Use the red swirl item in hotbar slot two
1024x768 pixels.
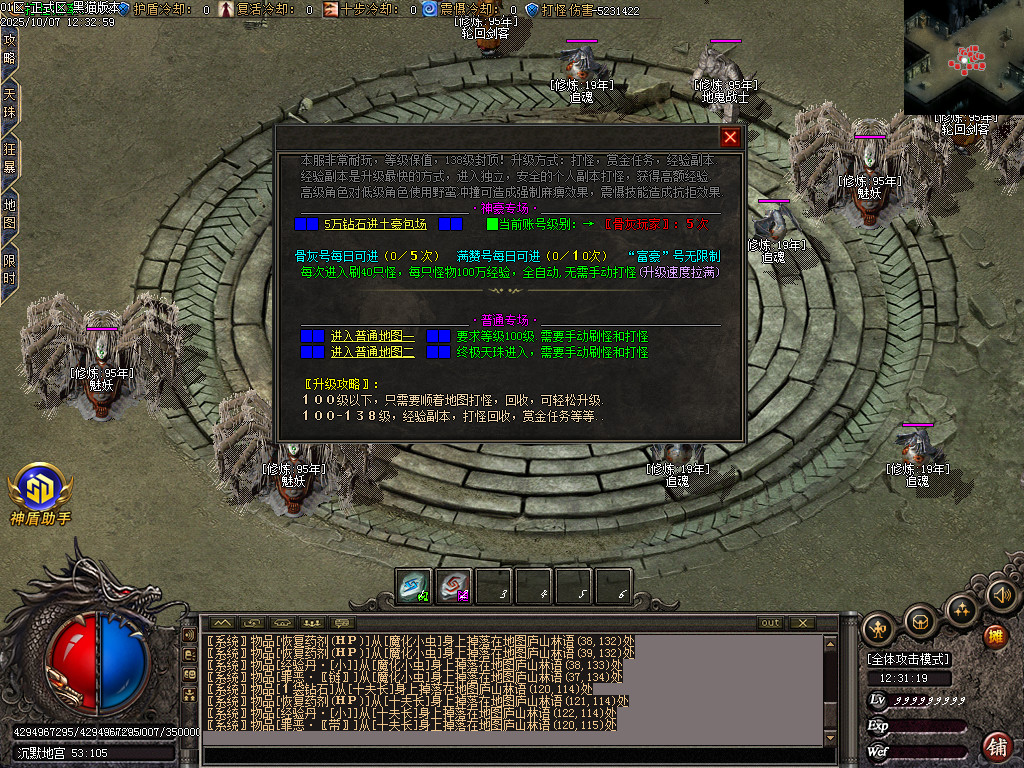coord(454,587)
